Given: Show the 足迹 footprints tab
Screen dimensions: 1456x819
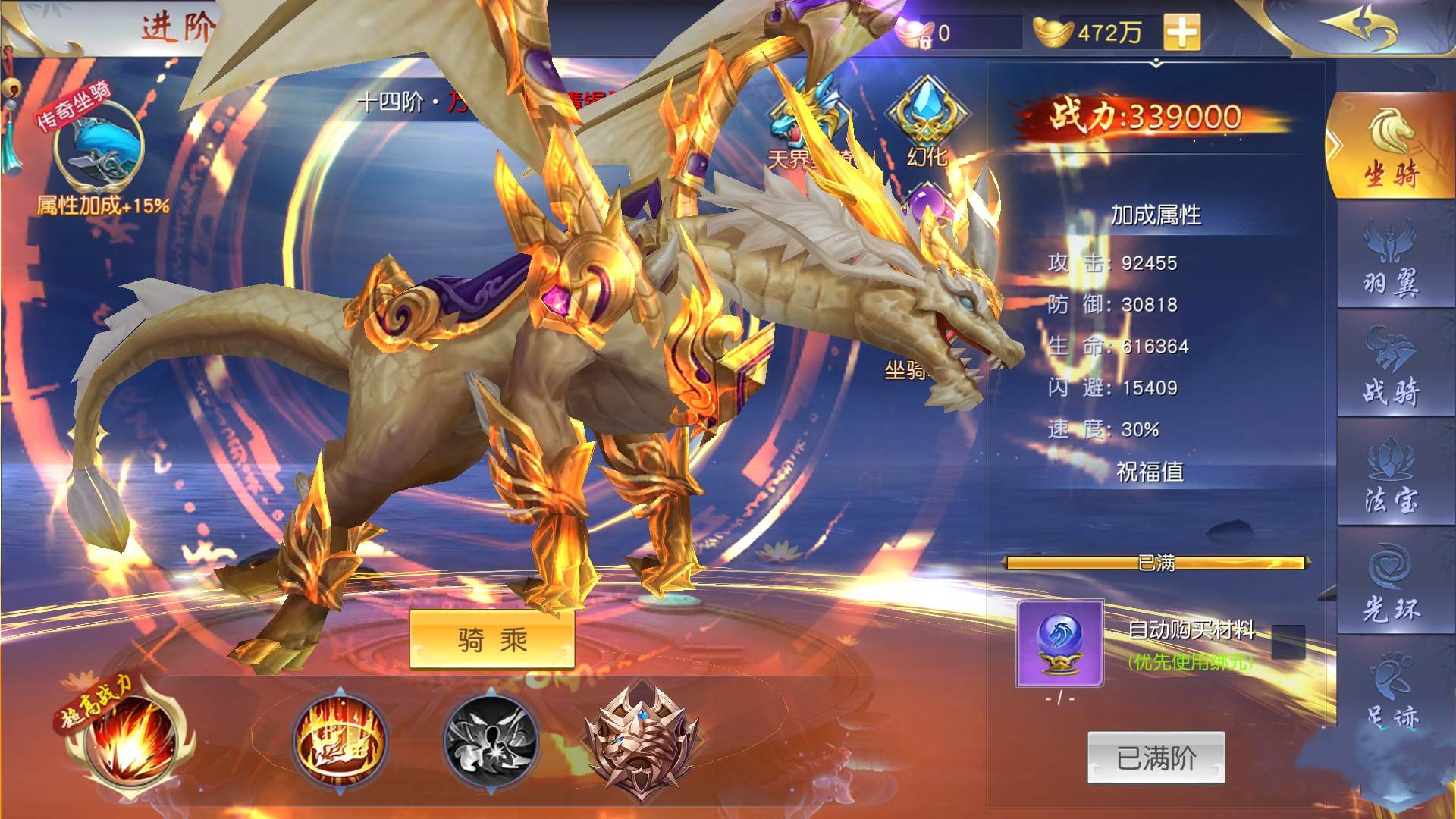Looking at the screenshot, I should (1392, 689).
